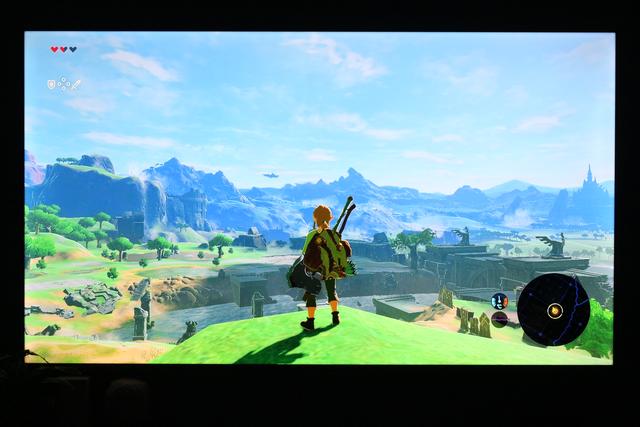Screen dimensions: 640x427
Task: Click the temperature gauge icon beside the minimap
Action: click(499, 300)
